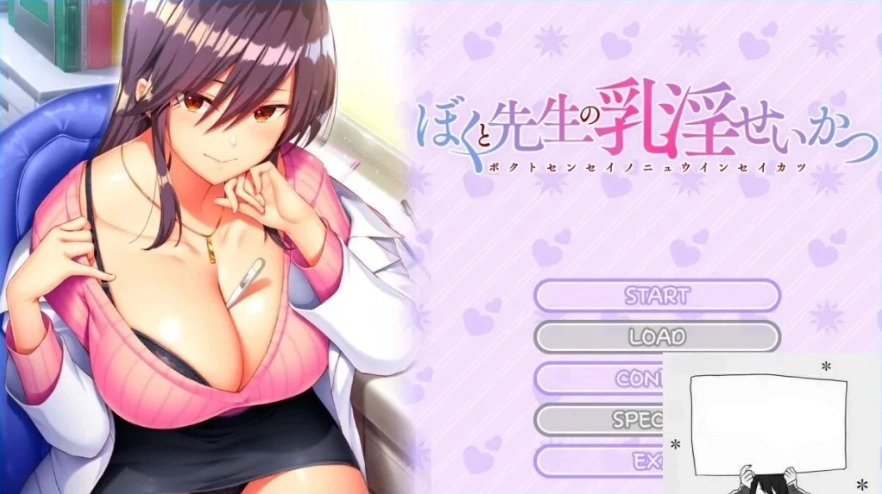This screenshot has width=882, height=494.
Task: Open the LOAD menu
Action: [657, 337]
